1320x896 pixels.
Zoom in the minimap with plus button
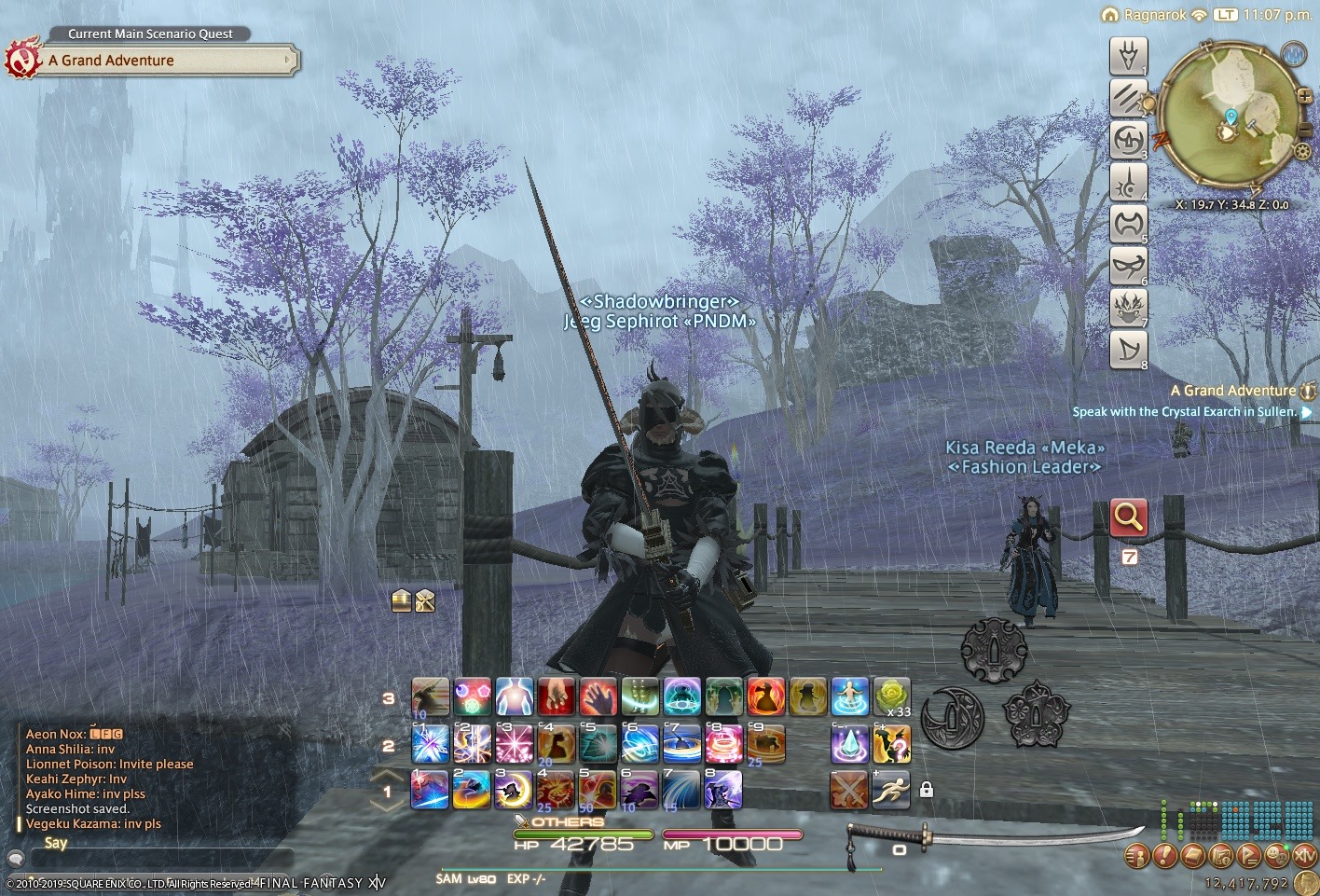click(x=1304, y=96)
